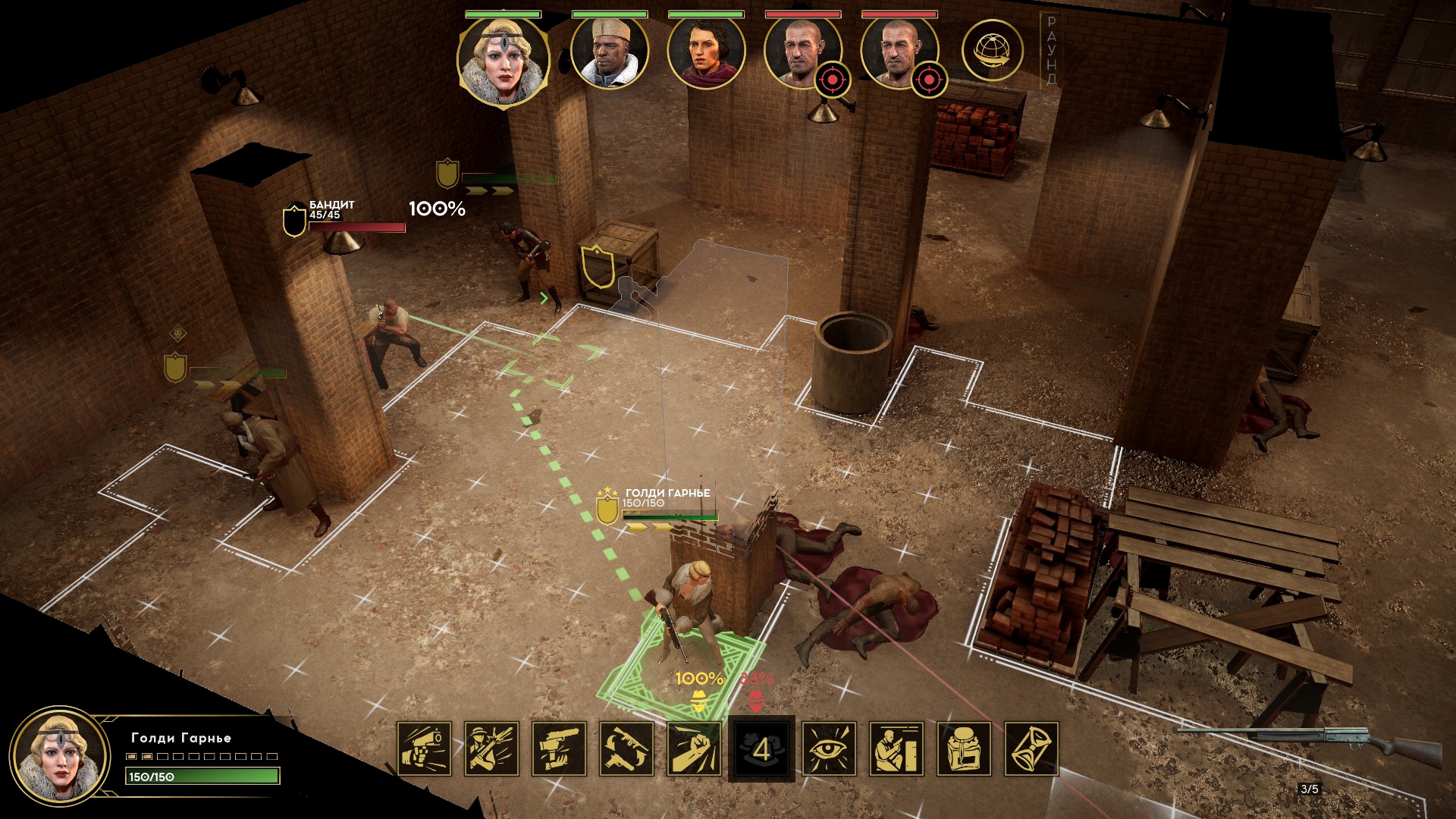The width and height of the screenshot is (1456, 819).
Task: Activate the fist punch melee ability
Action: [x=694, y=749]
